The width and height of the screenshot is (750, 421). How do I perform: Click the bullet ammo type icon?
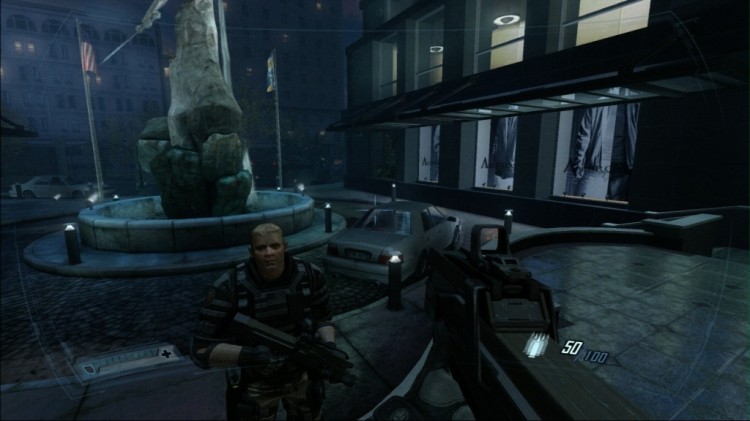[x=538, y=343]
